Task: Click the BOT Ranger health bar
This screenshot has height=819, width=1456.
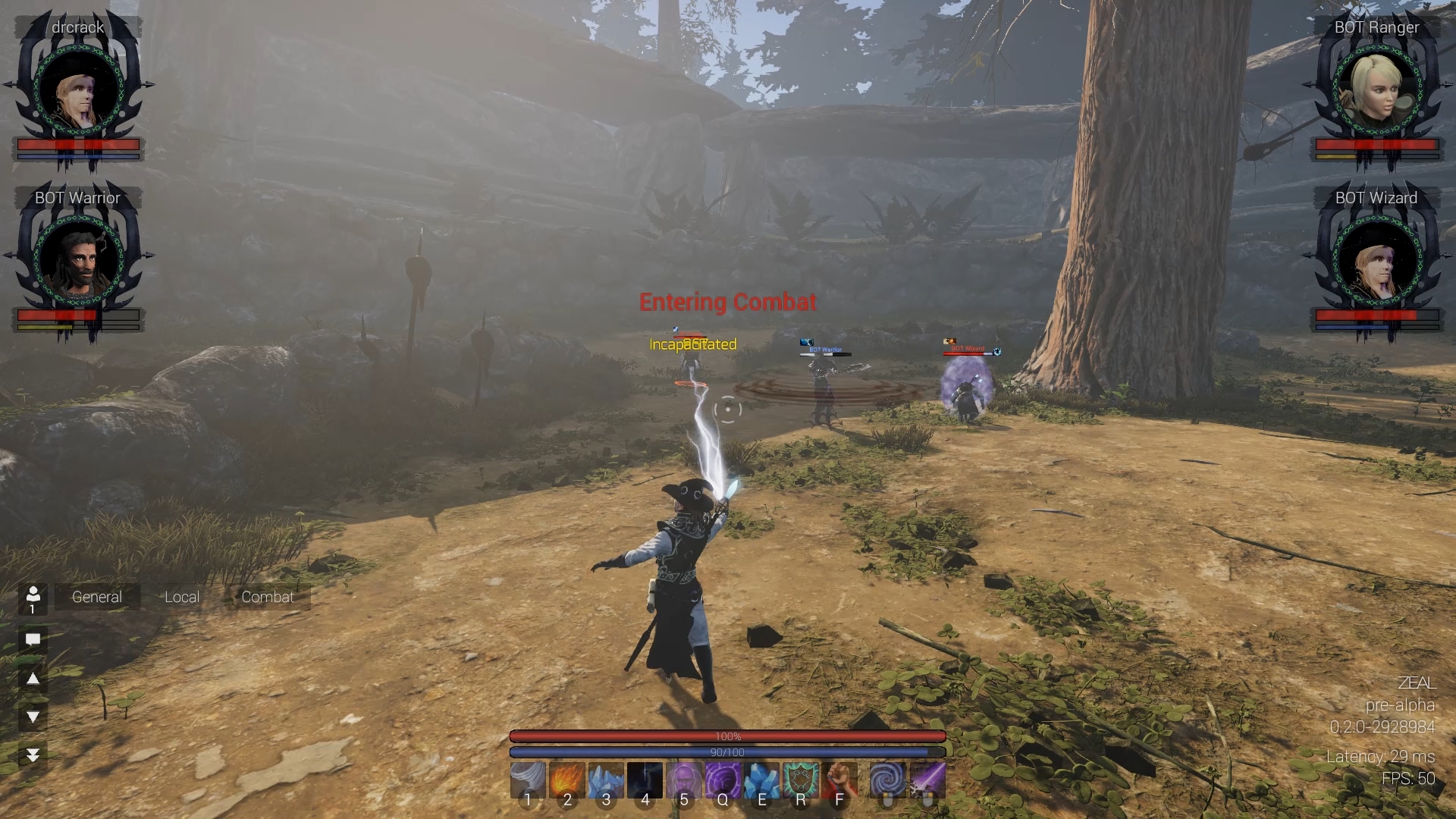Action: tap(1377, 146)
